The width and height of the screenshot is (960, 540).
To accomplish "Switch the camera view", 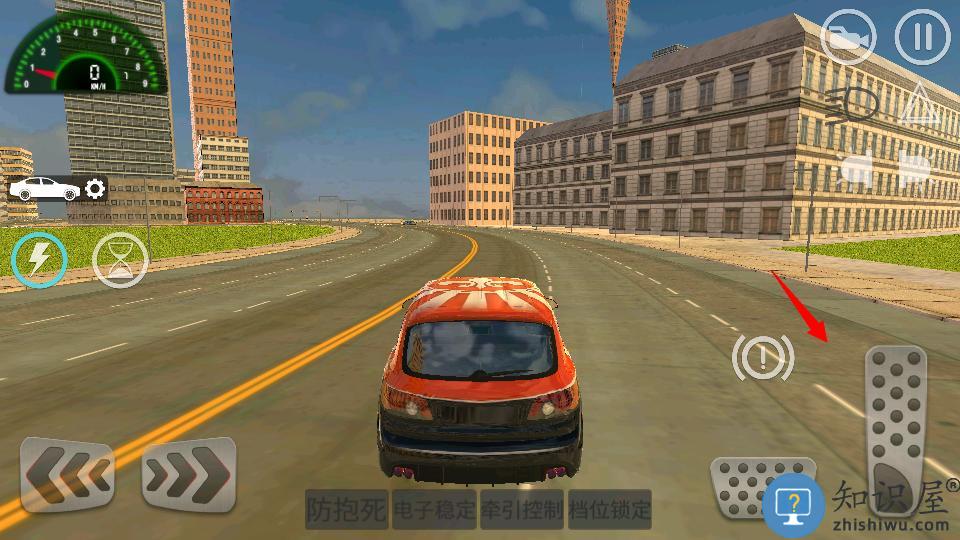I will click(x=848, y=38).
